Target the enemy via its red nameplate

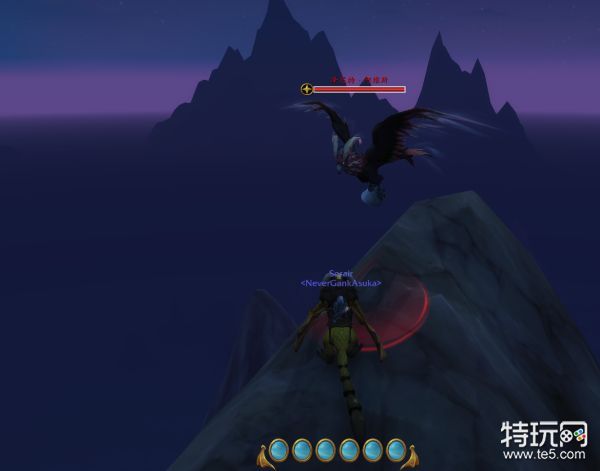tap(358, 89)
